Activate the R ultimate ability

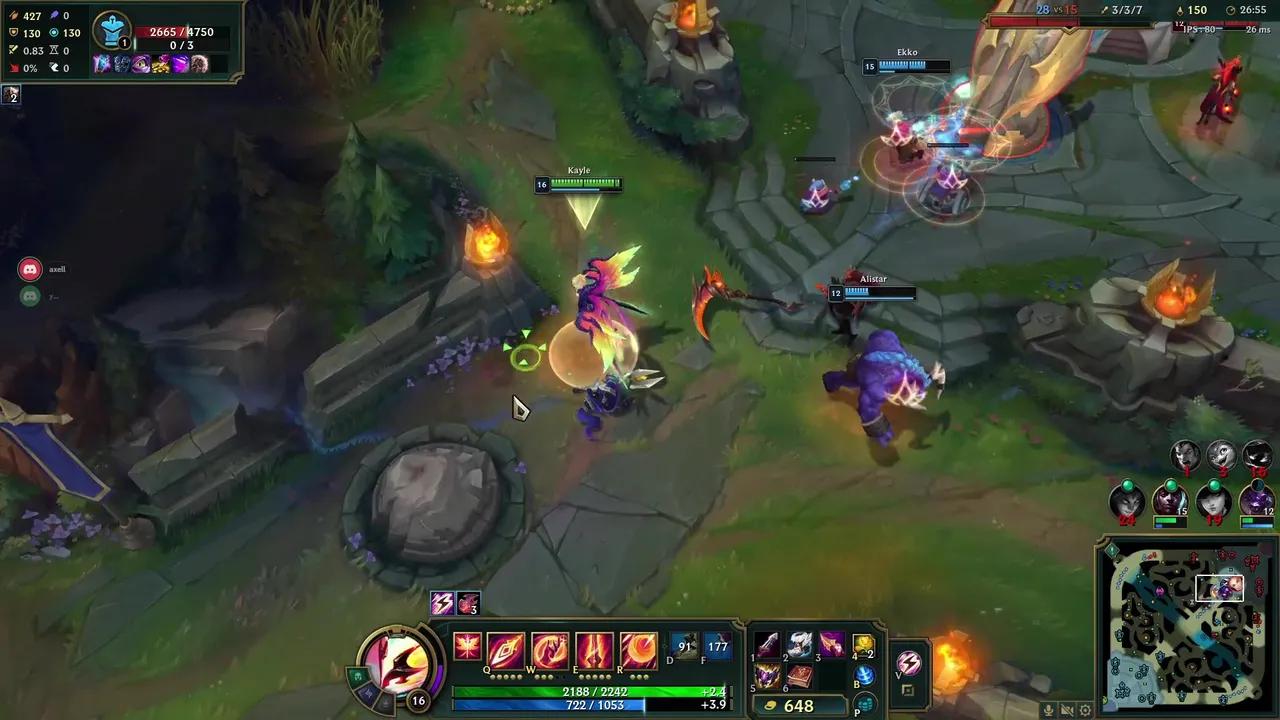[x=638, y=649]
